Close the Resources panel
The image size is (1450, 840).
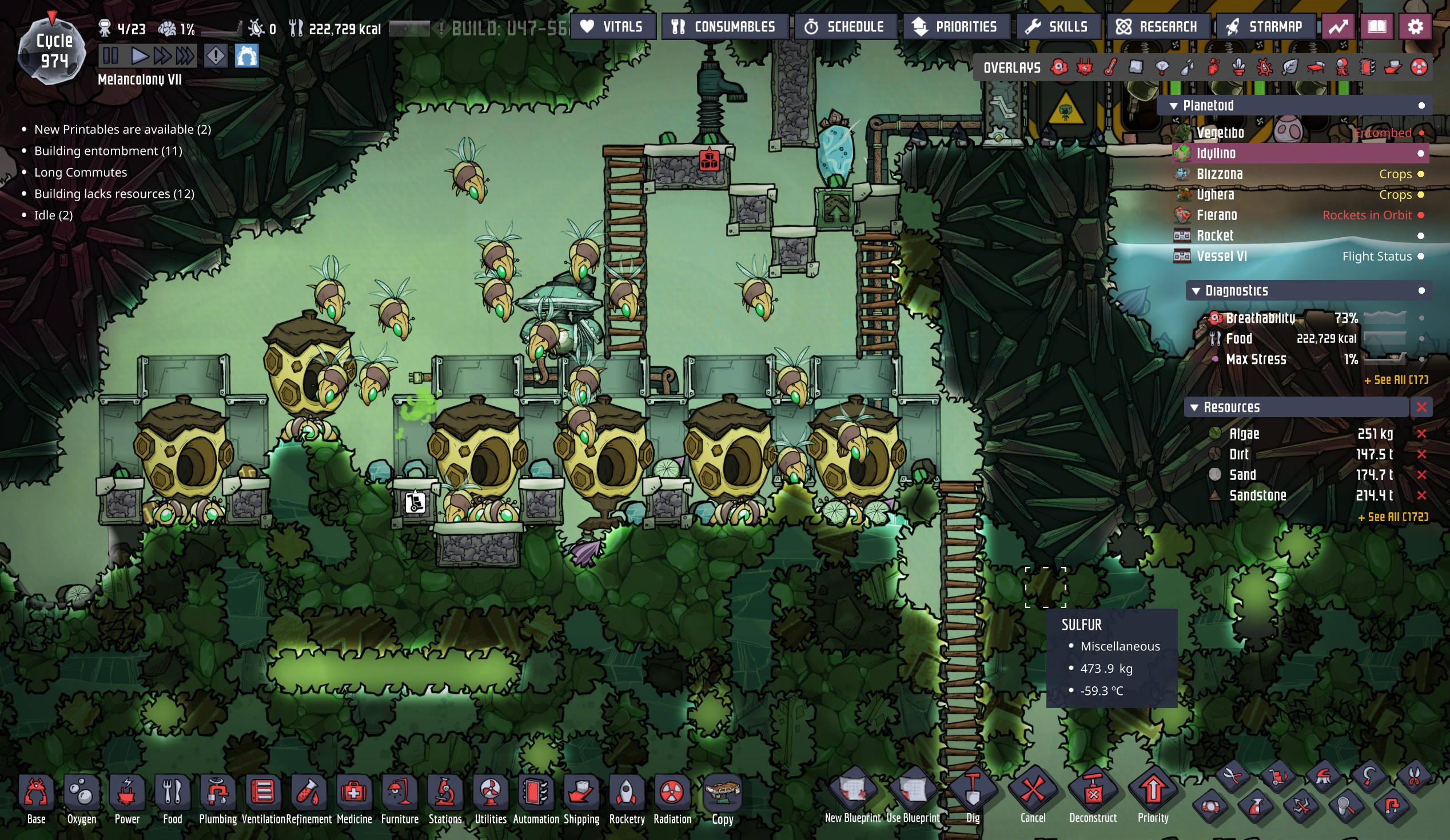point(1422,407)
